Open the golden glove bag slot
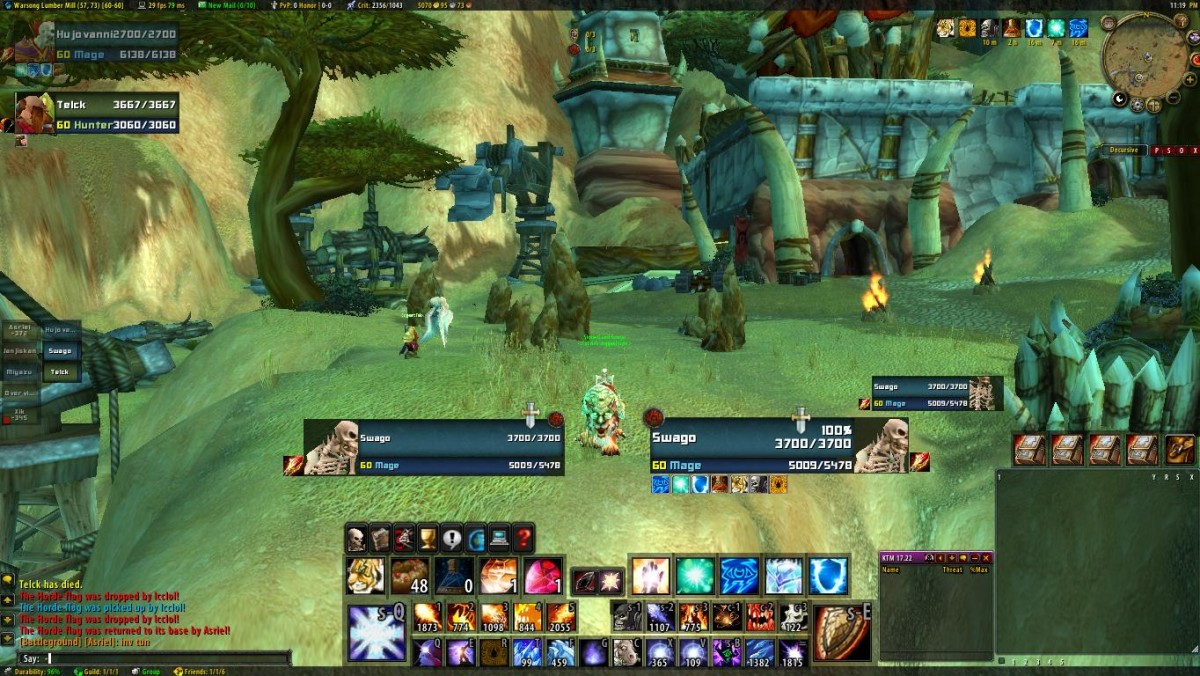 click(x=1180, y=450)
